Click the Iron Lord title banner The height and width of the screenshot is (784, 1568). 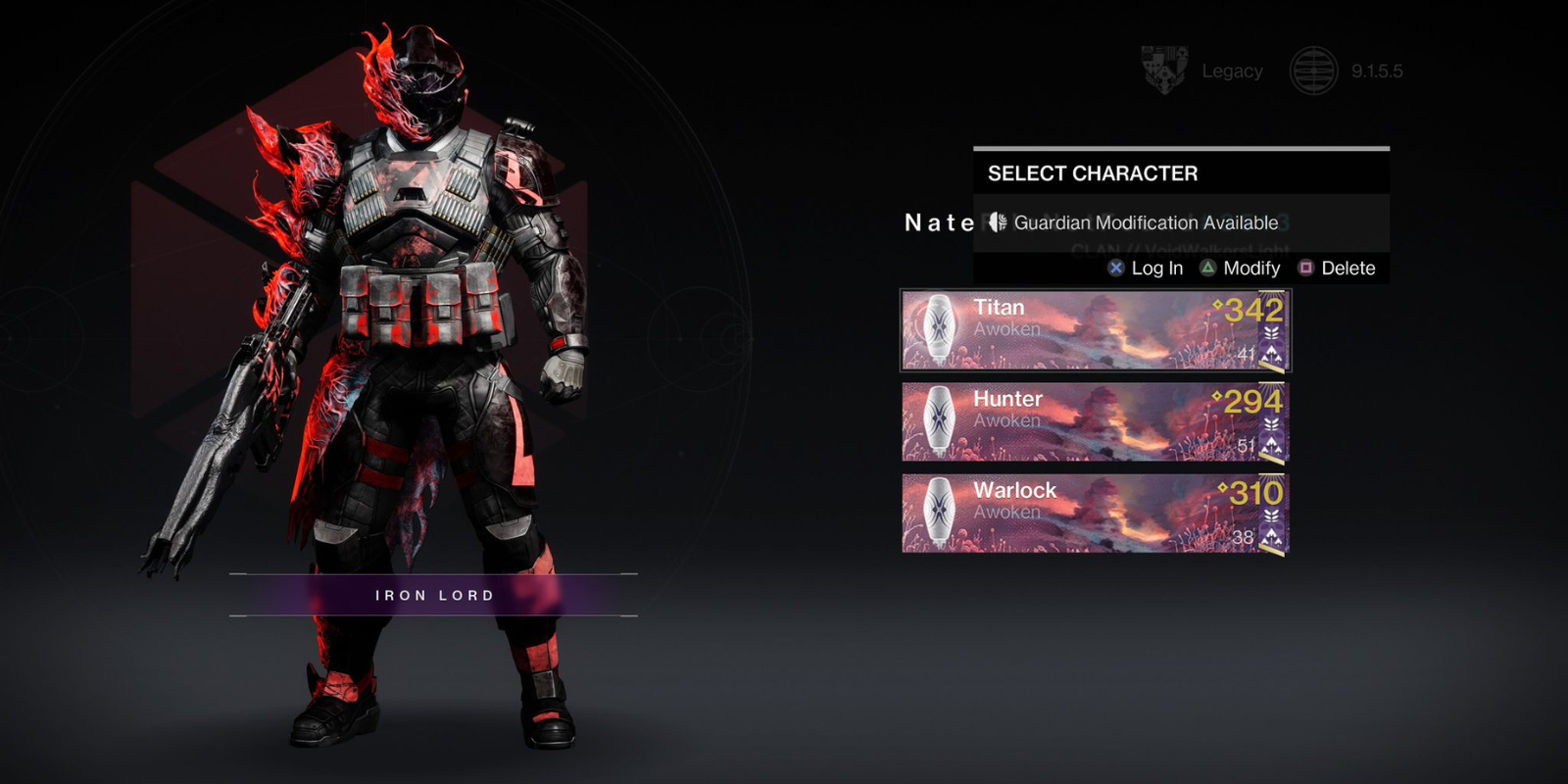tap(432, 594)
